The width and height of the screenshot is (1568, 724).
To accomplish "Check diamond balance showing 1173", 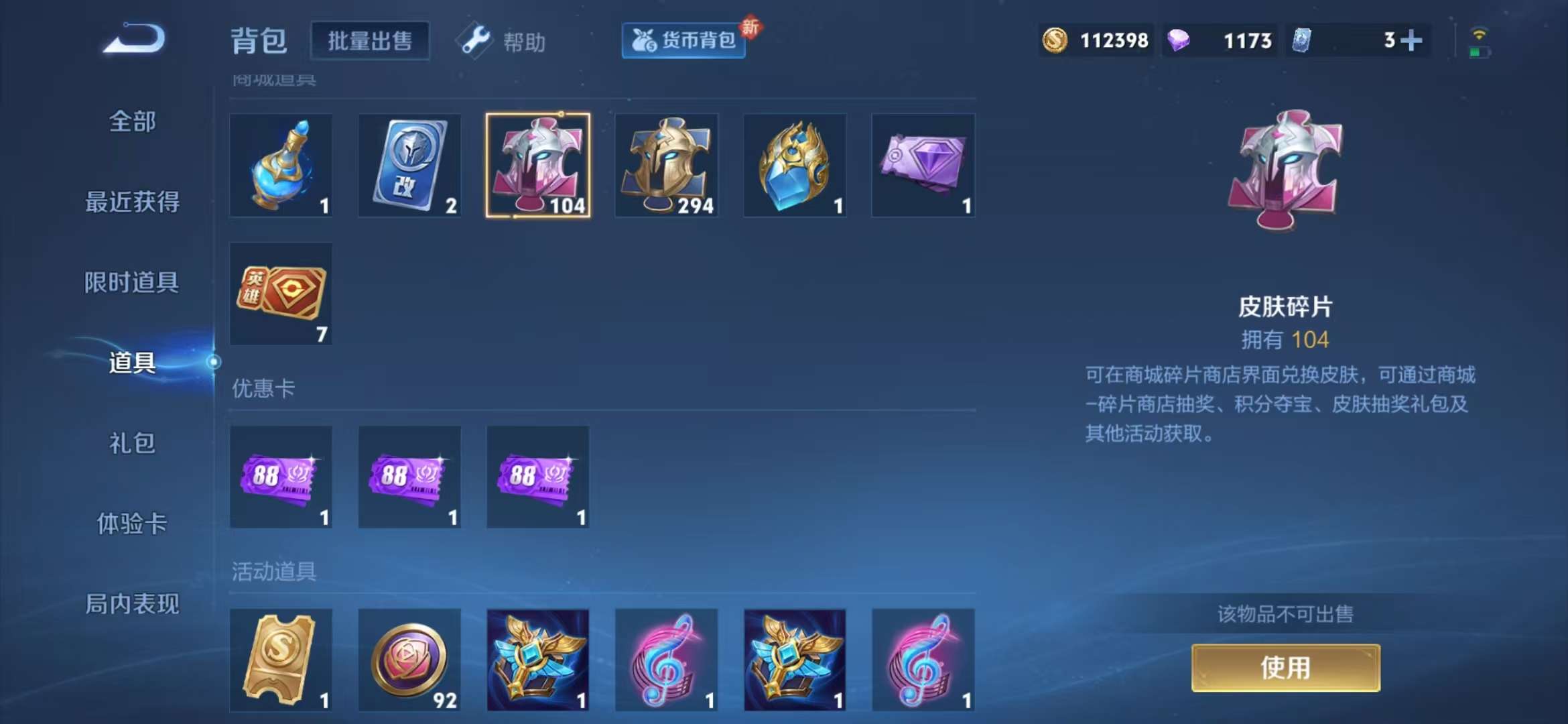I will [1218, 40].
